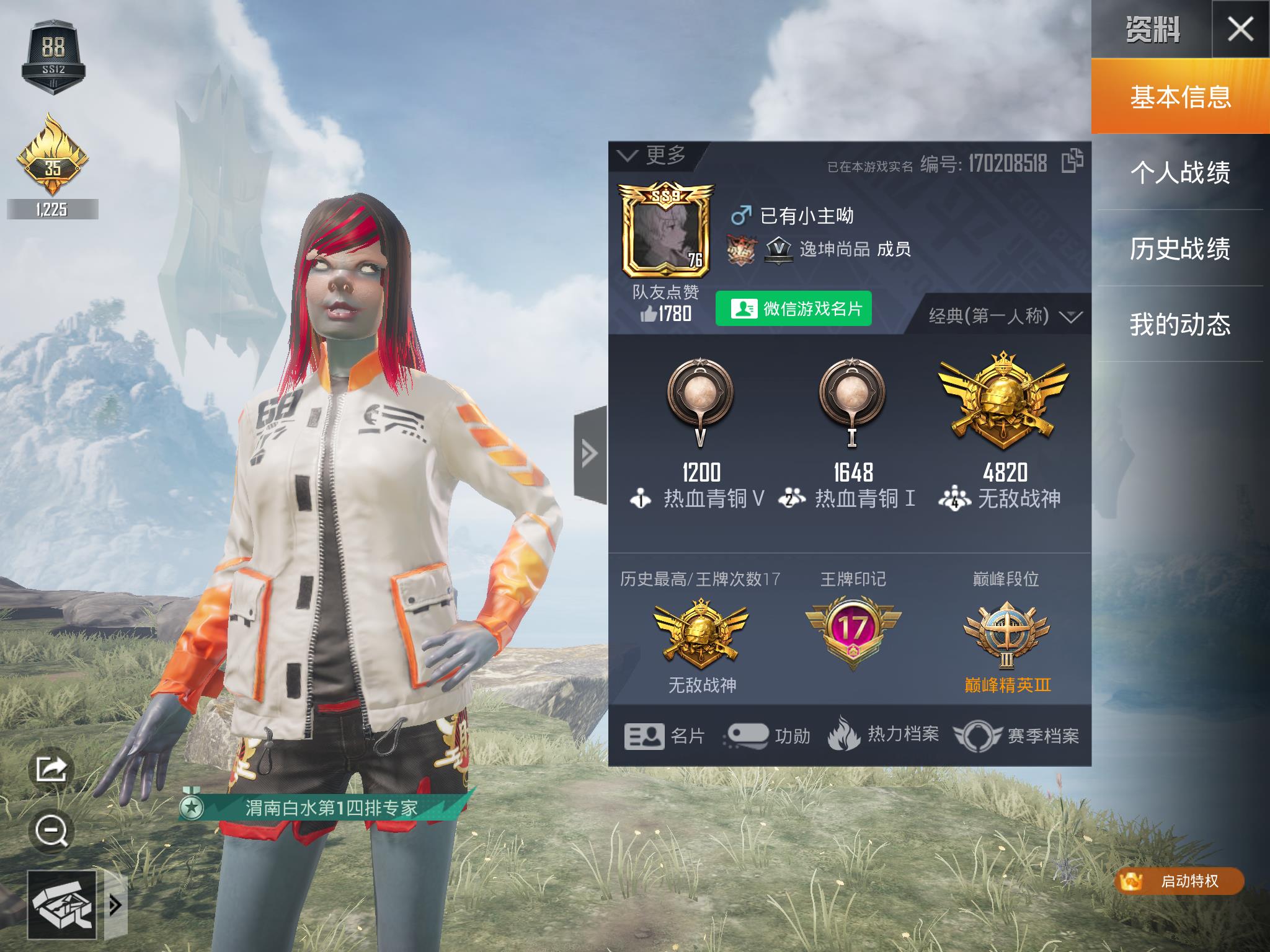Open the wardrobe box icon
The width and height of the screenshot is (1270, 952).
coord(62,906)
